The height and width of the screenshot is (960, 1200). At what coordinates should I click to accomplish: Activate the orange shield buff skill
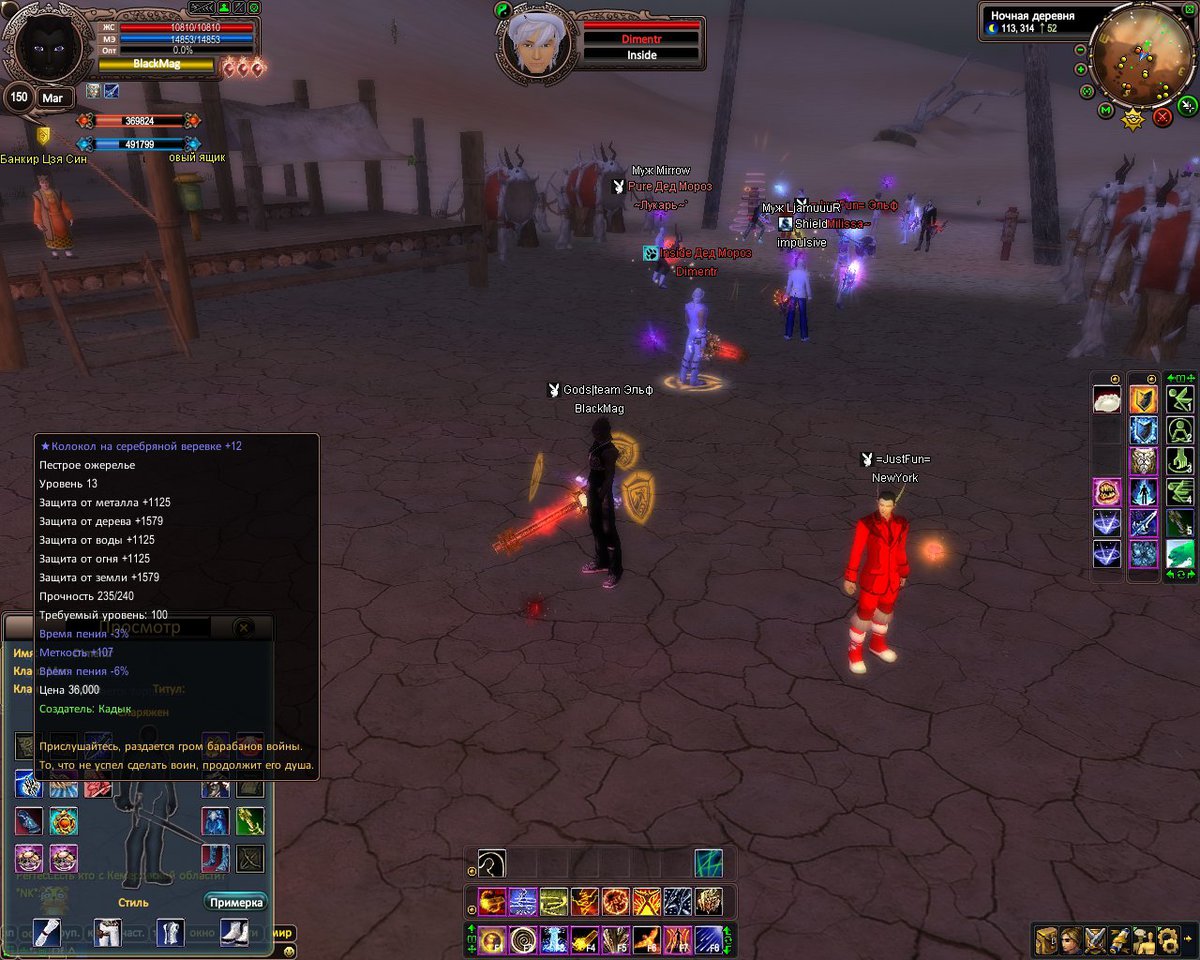coord(1143,400)
